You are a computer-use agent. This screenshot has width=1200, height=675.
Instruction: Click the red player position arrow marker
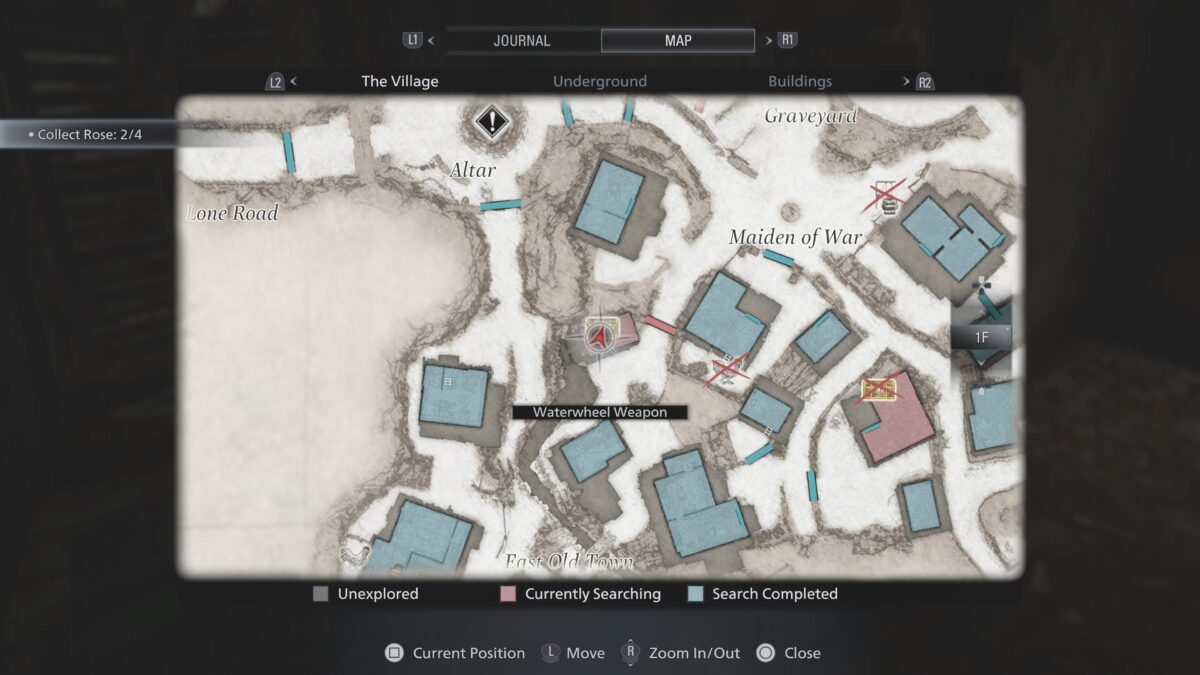pyautogui.click(x=600, y=338)
